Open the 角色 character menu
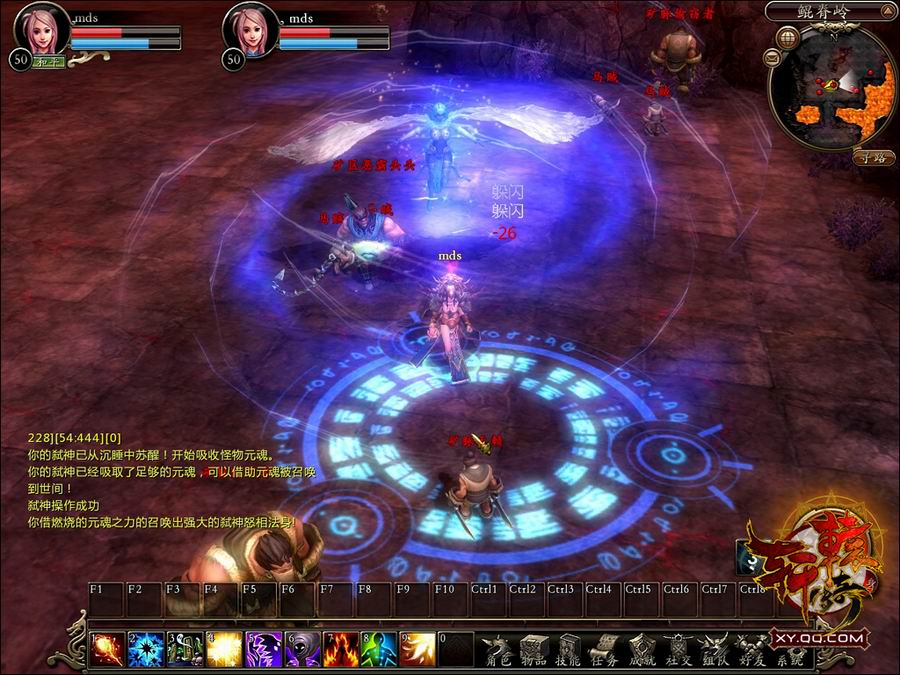Image resolution: width=900 pixels, height=675 pixels. click(497, 649)
